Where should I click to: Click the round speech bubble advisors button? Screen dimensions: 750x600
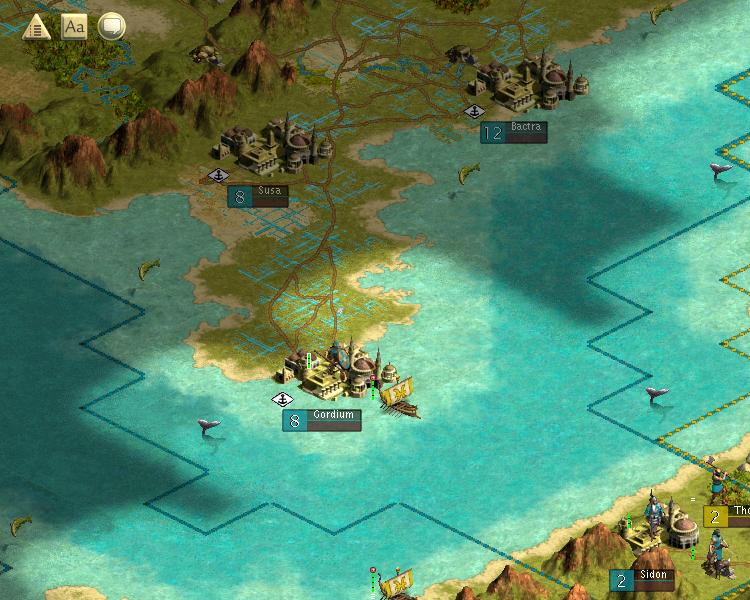coord(111,27)
